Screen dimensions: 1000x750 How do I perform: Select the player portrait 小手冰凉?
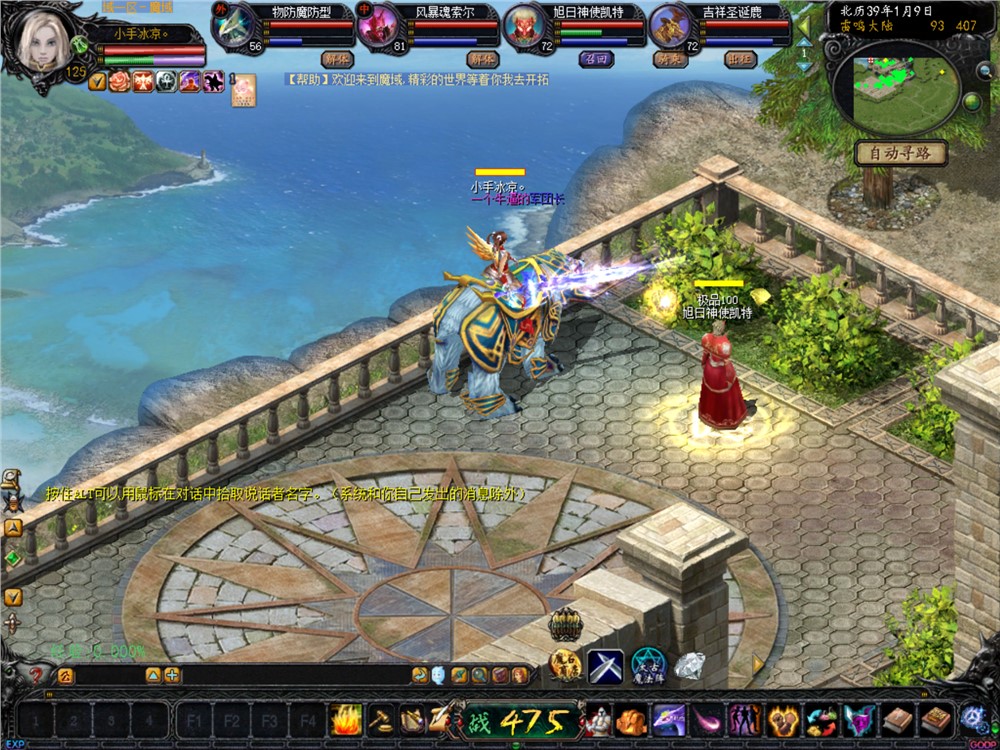tap(44, 43)
